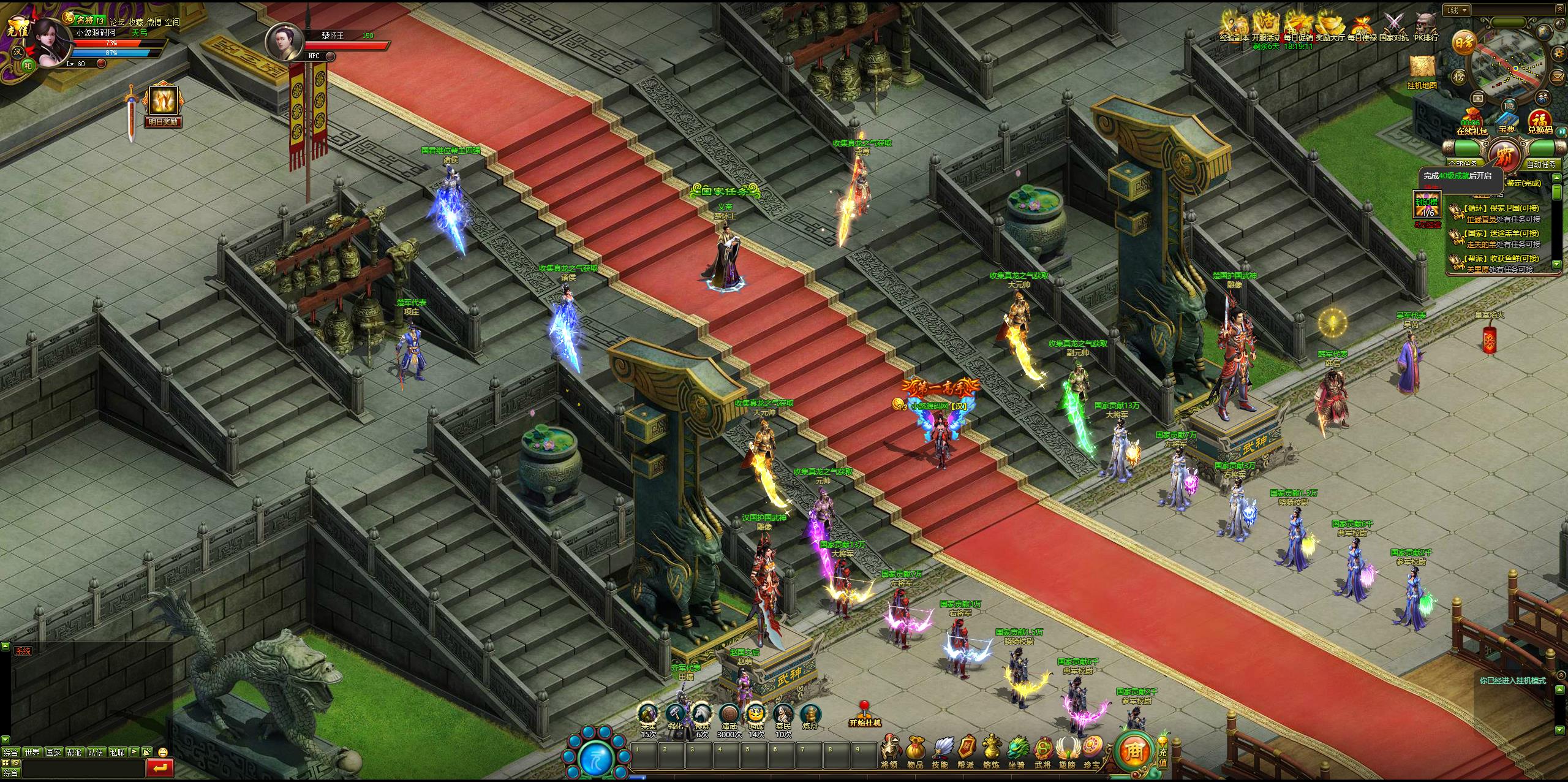Open the 论坛 forum link
The width and height of the screenshot is (1568, 782).
tap(117, 22)
